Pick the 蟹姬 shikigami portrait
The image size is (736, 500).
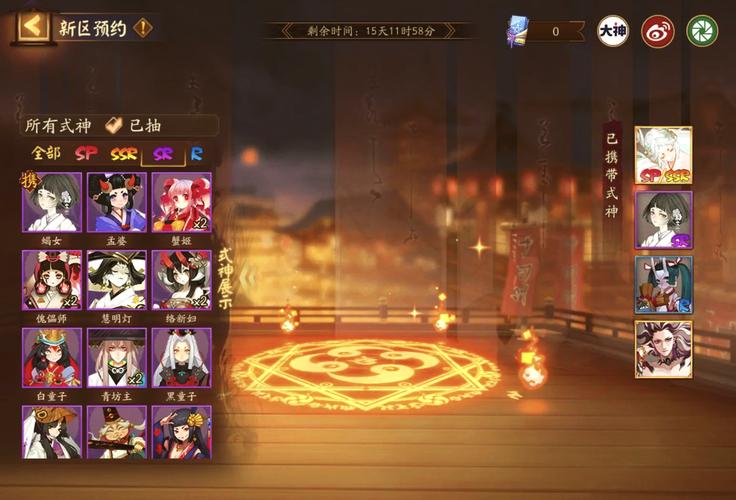tap(181, 202)
